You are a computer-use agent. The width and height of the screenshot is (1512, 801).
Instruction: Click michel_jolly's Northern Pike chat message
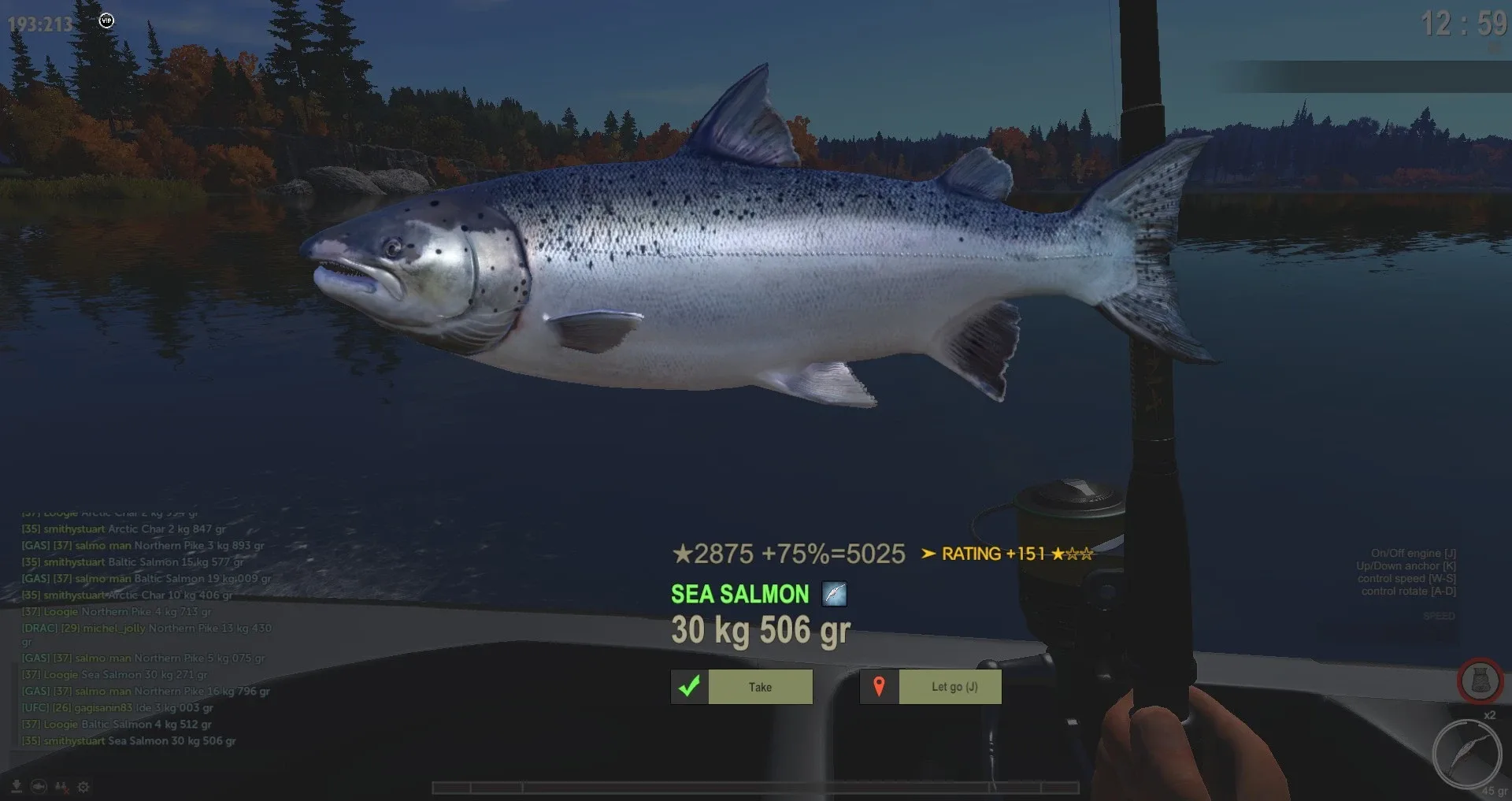pyautogui.click(x=144, y=628)
